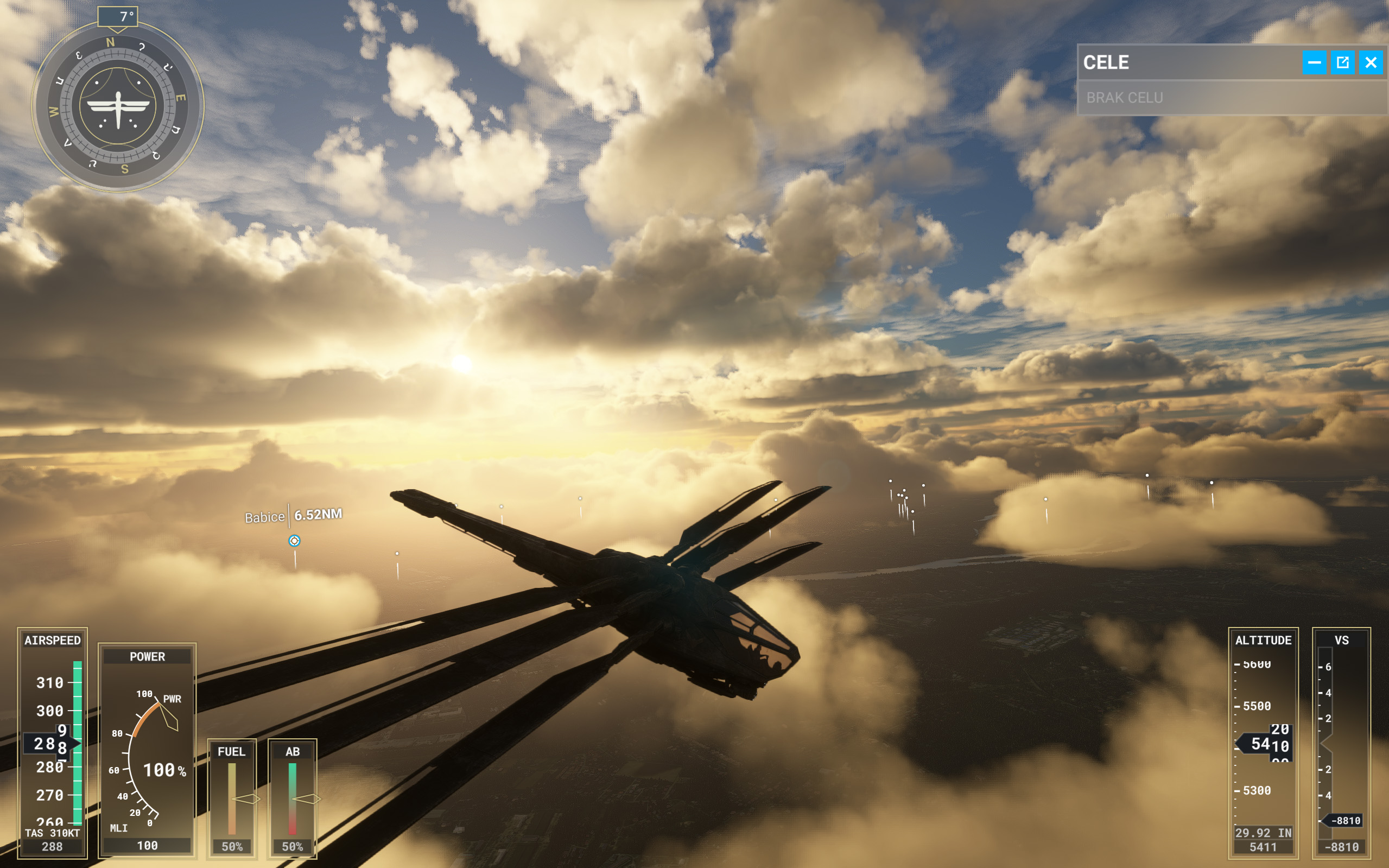Select the Babice waypoint marker
Screen dimensions: 1389x868
coord(294,540)
